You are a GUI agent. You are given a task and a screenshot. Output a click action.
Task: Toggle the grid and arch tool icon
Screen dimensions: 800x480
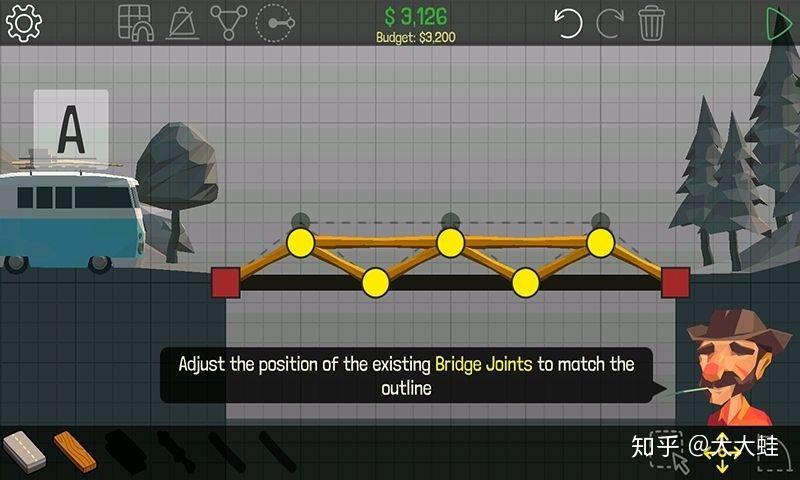point(135,22)
